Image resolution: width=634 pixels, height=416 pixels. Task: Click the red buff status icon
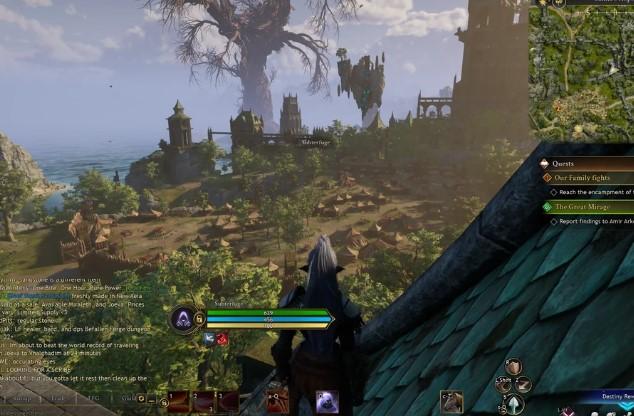click(222, 339)
